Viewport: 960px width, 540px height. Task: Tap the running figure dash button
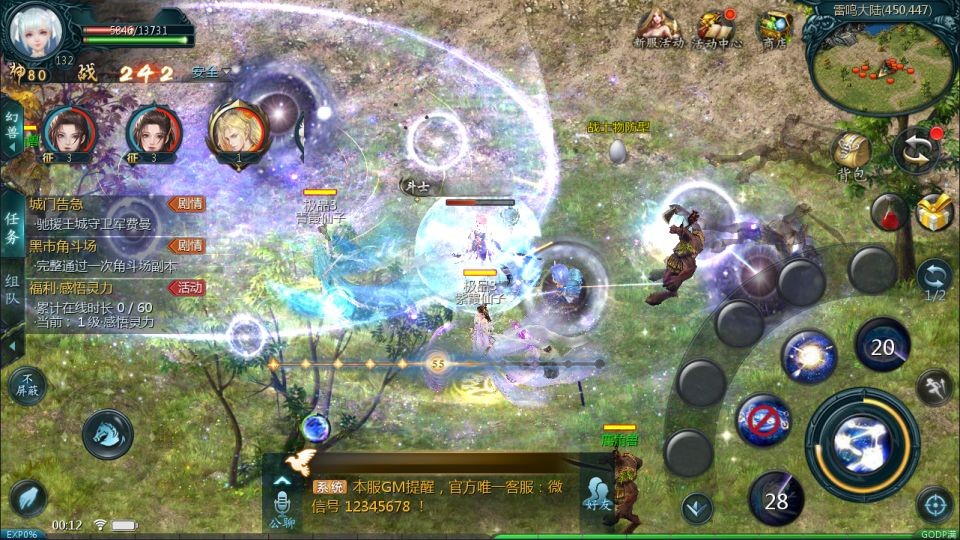pos(933,385)
